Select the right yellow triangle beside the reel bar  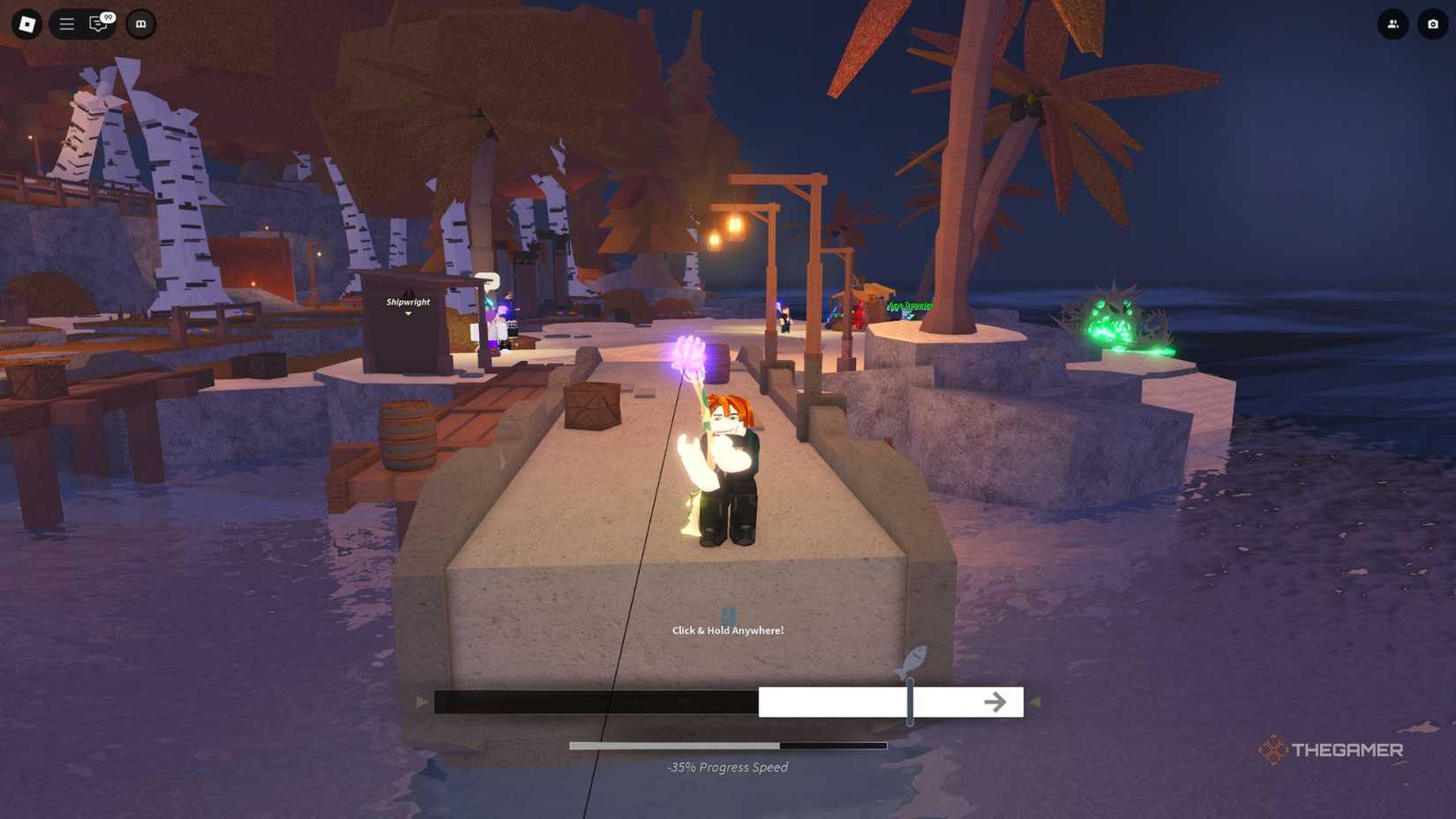(1034, 702)
